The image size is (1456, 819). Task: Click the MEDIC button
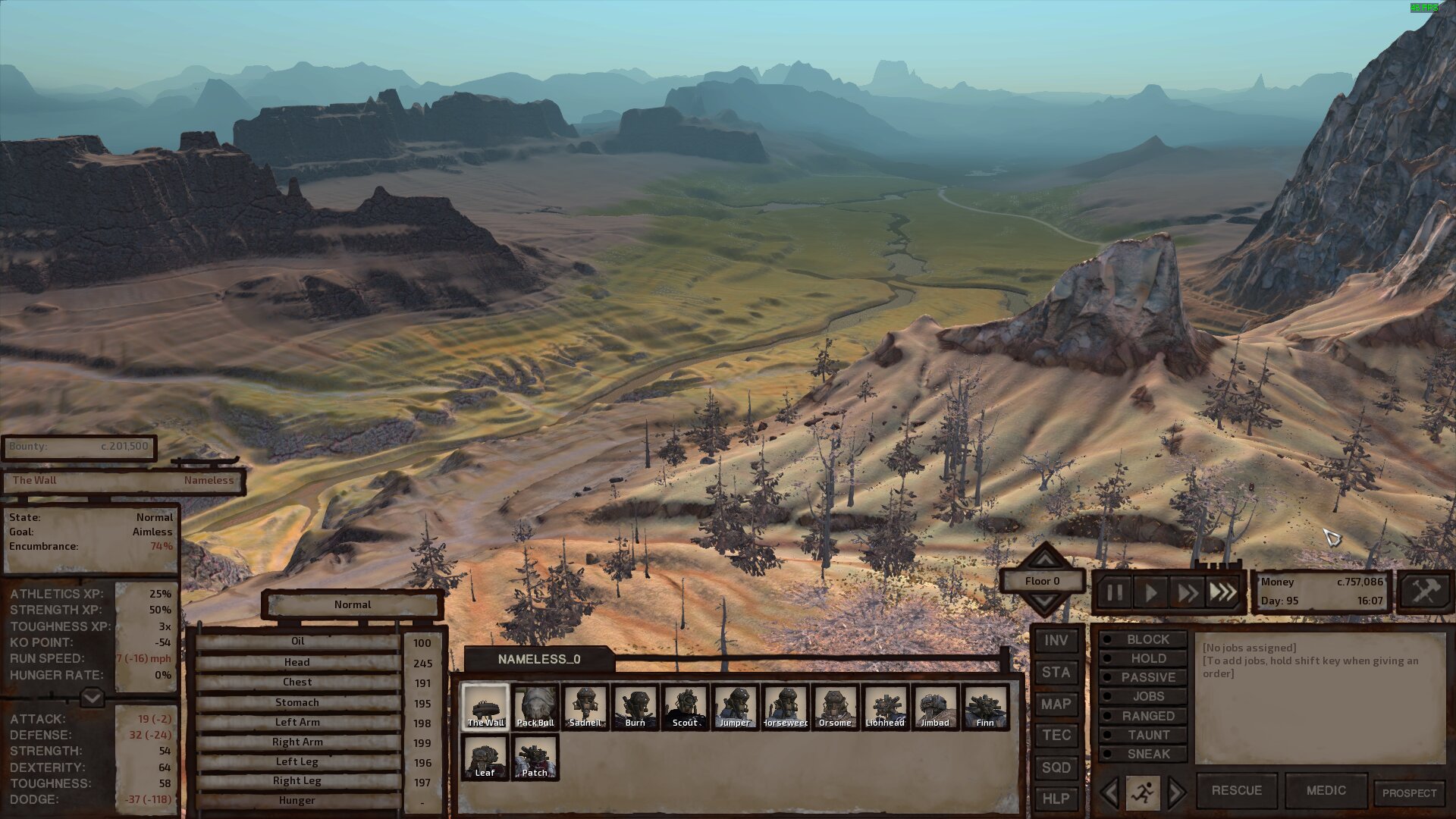(1326, 791)
